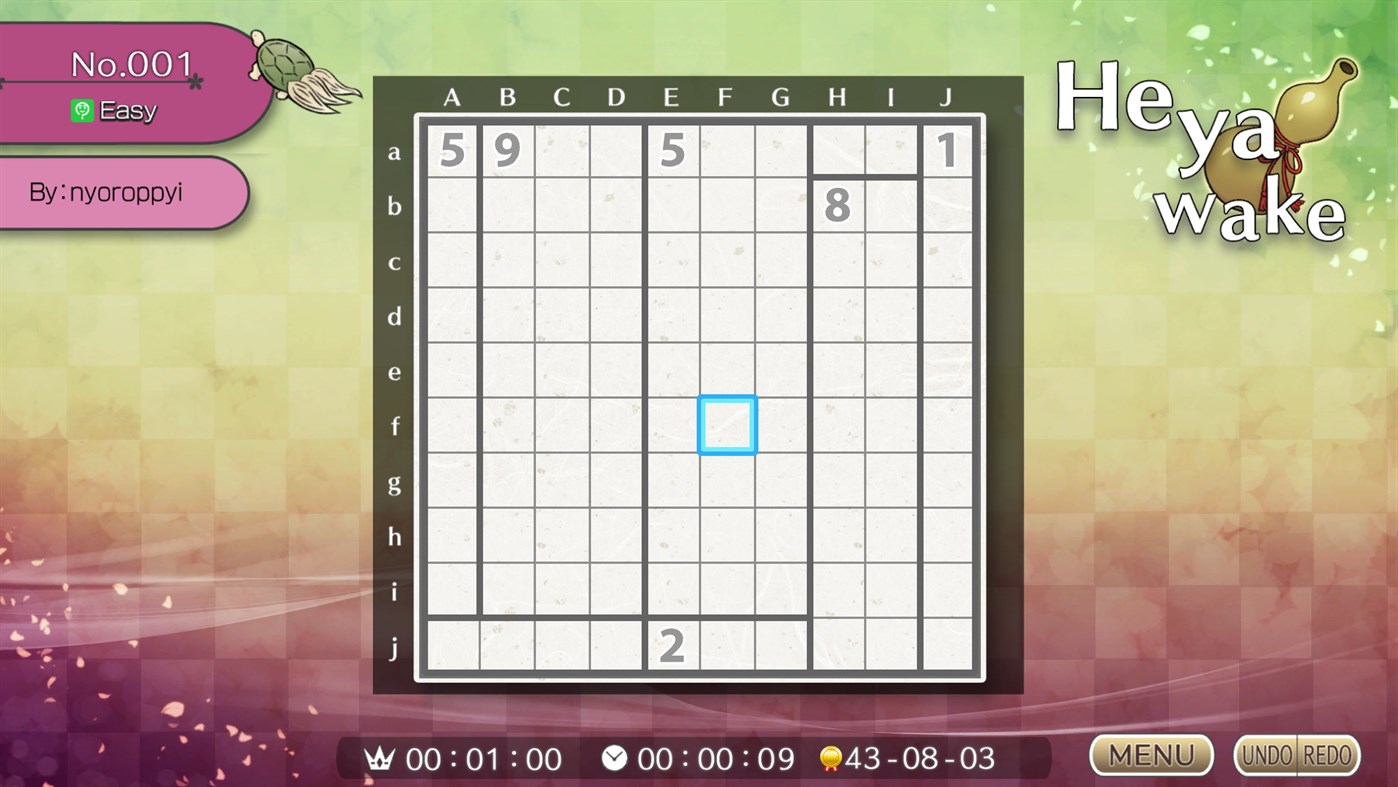Click the 2 clue on the bottom row
Screen dimensions: 1398x787
click(x=672, y=646)
